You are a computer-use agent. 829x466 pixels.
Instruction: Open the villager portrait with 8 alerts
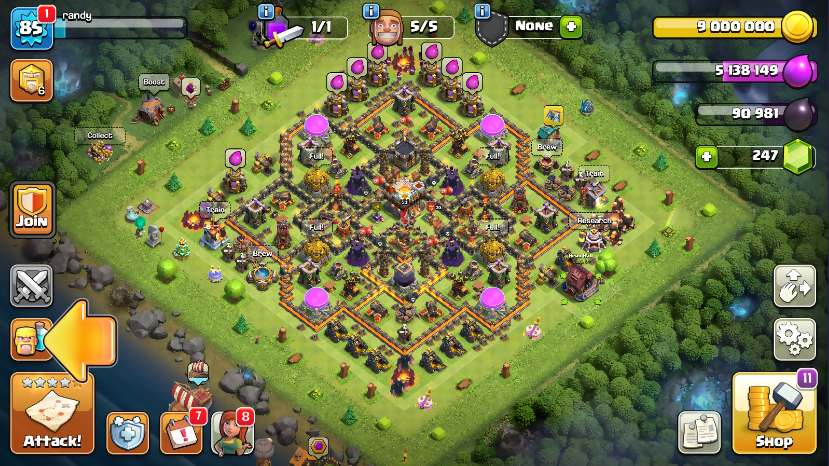coord(232,433)
